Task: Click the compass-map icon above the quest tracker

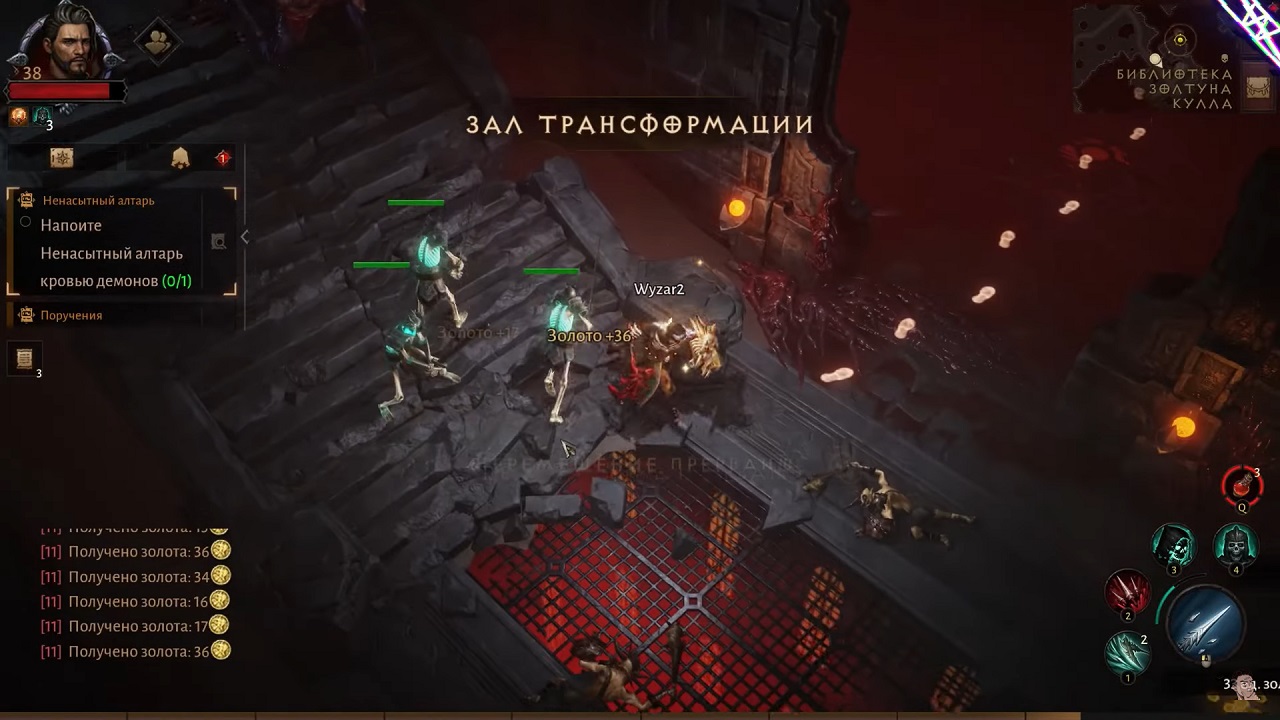Action: click(x=62, y=158)
